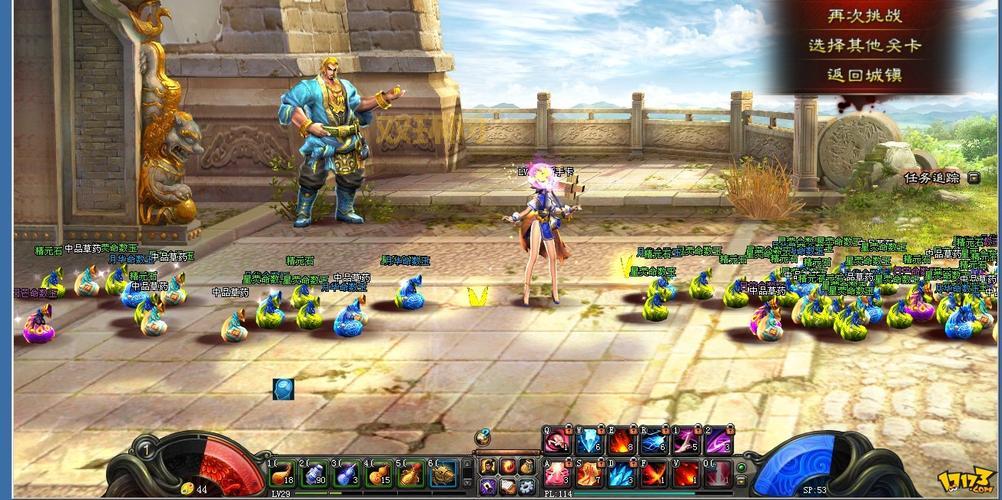Activate the golden dragon item in slot 6

tap(443, 472)
